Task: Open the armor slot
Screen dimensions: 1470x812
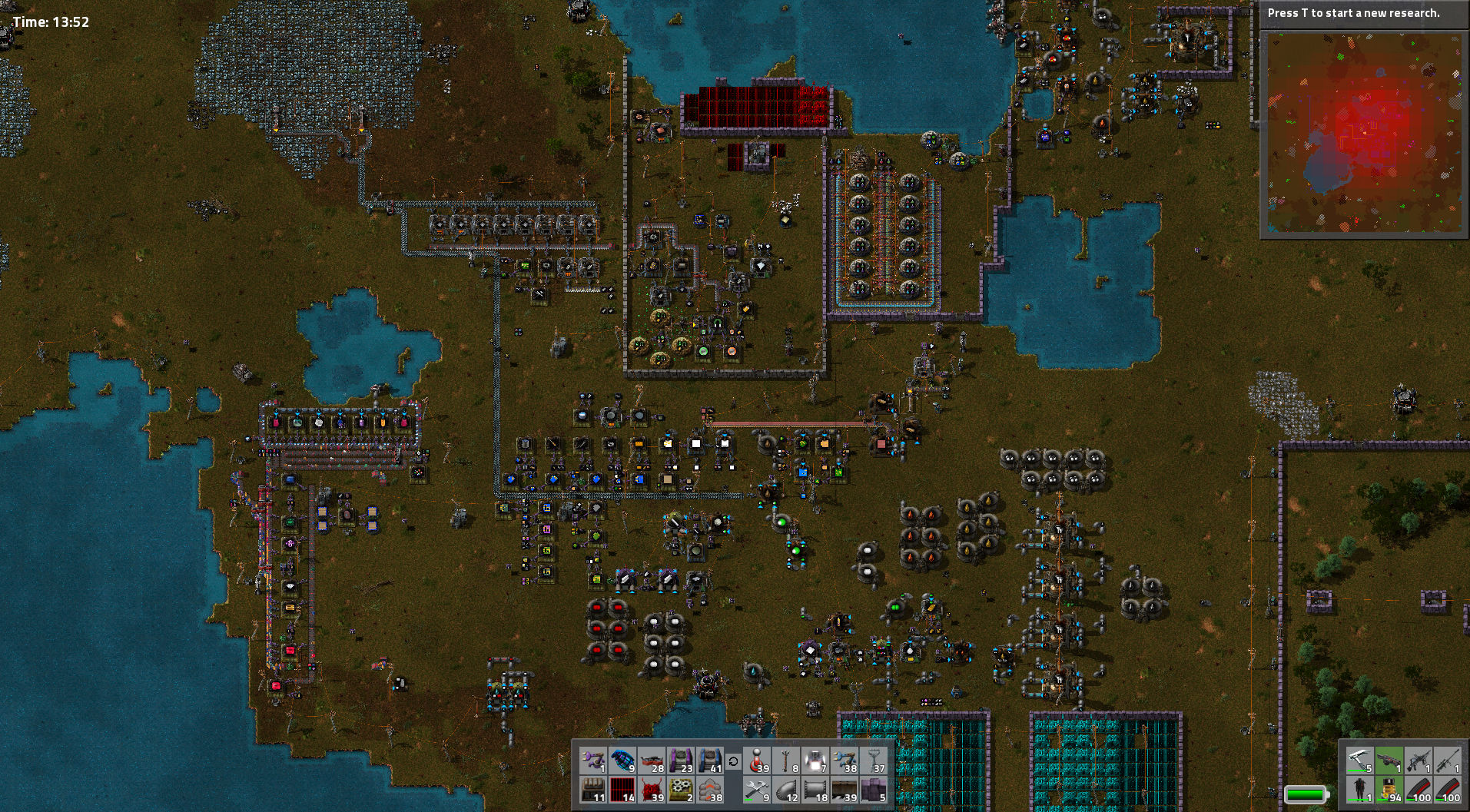Action: point(1359,790)
